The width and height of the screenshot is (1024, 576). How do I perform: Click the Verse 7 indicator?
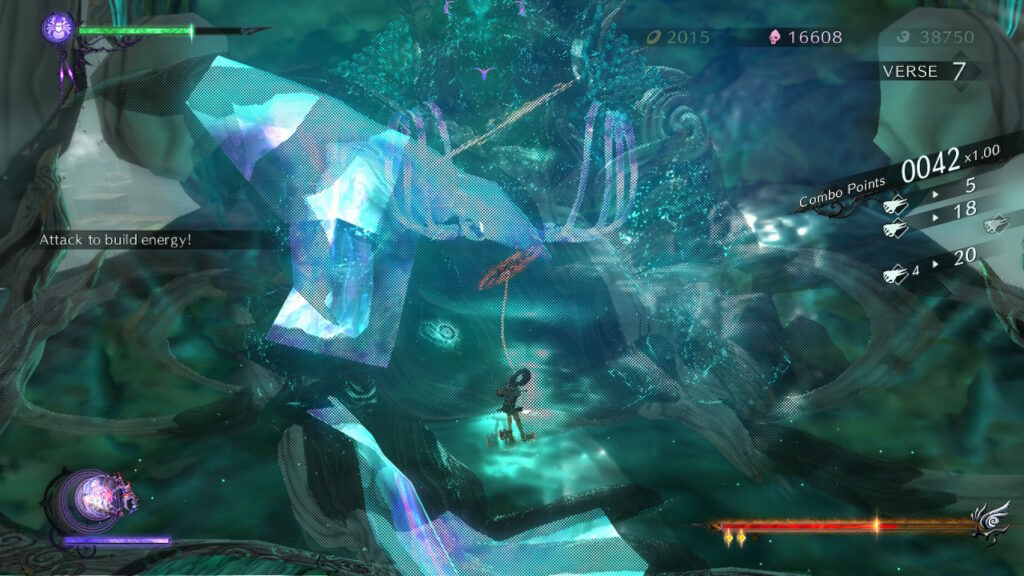924,72
